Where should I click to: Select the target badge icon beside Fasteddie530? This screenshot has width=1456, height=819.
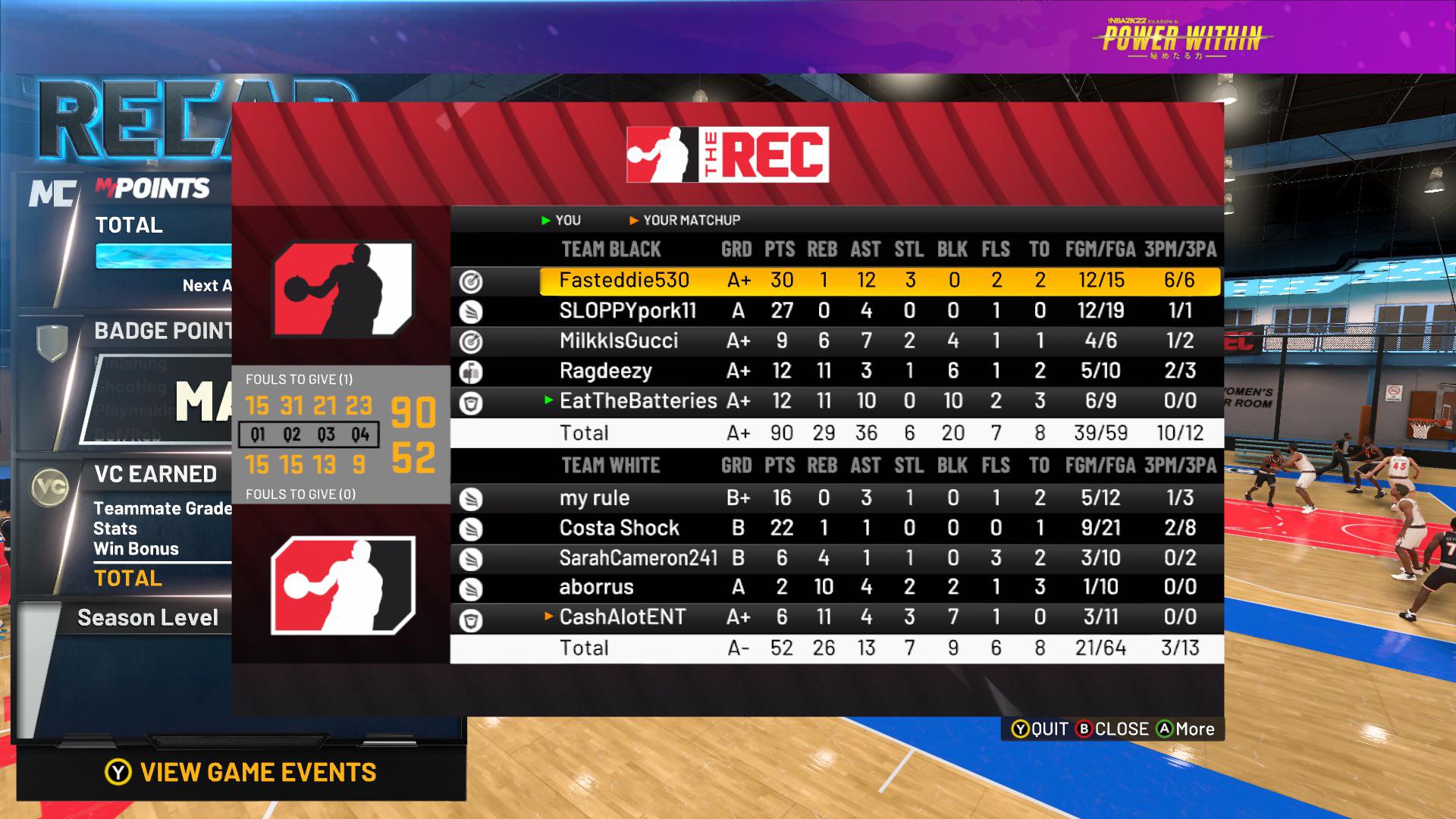(x=470, y=280)
